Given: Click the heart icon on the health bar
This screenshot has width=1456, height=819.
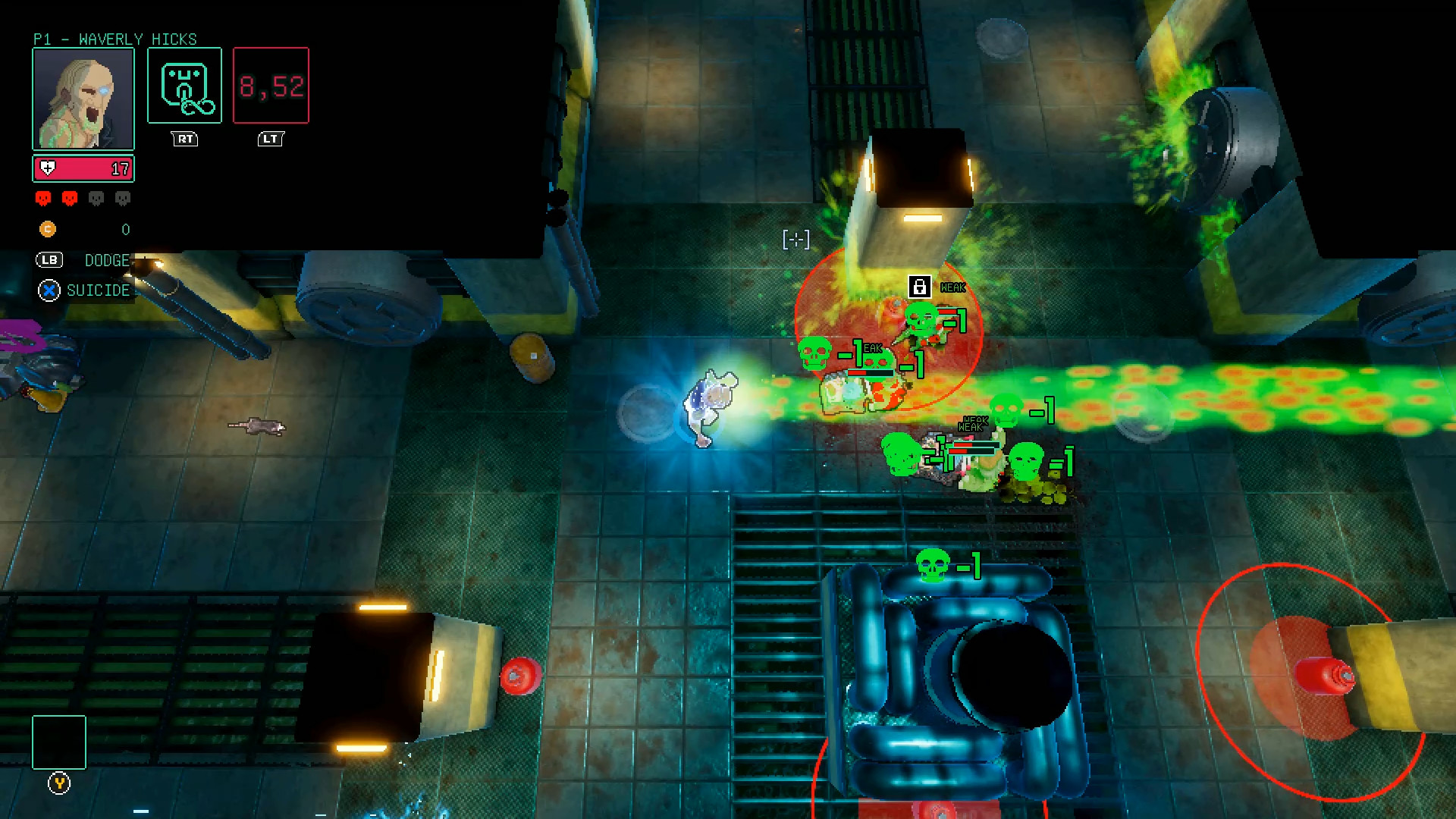Looking at the screenshot, I should [49, 168].
